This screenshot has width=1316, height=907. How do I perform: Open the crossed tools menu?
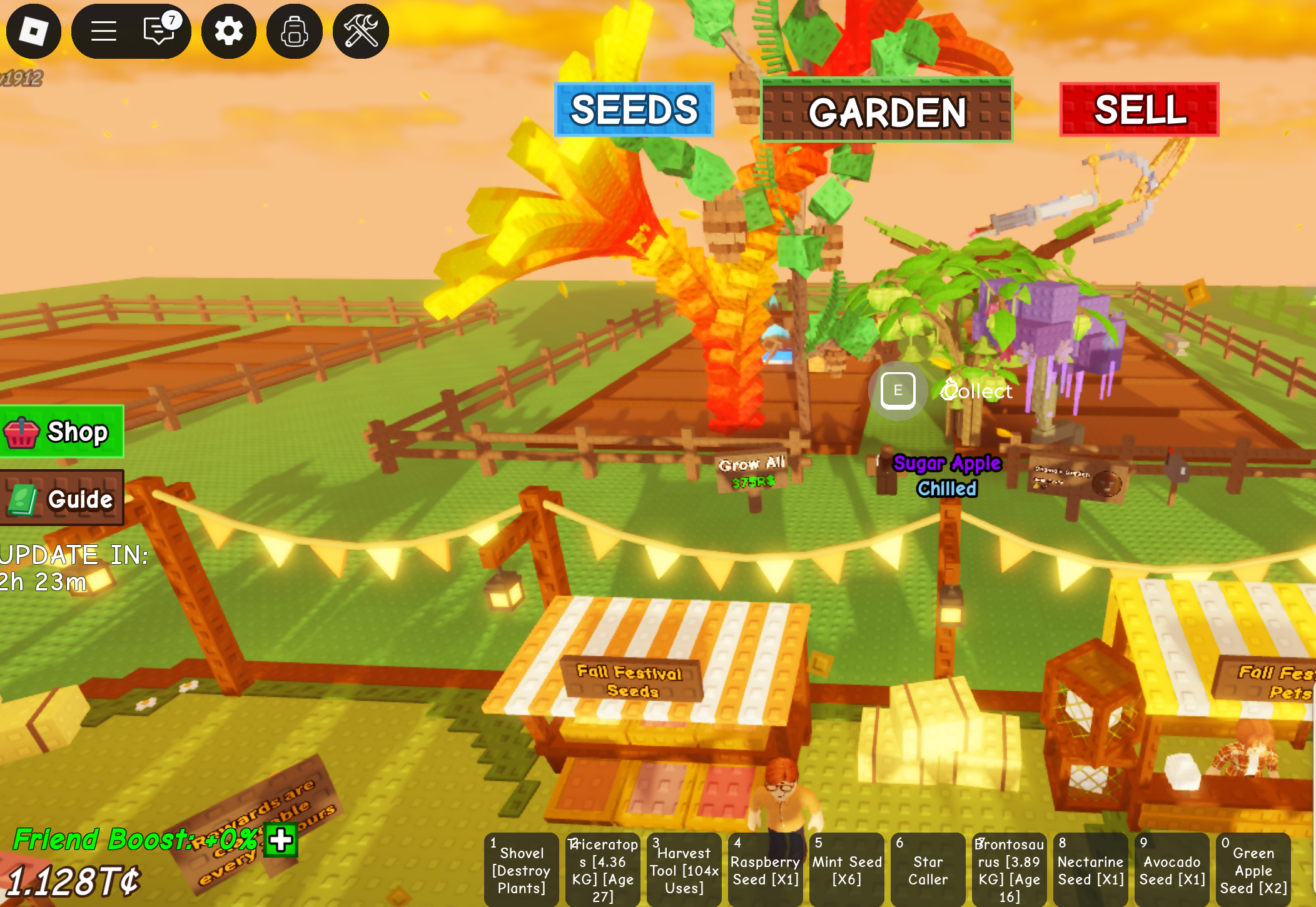pyautogui.click(x=361, y=31)
